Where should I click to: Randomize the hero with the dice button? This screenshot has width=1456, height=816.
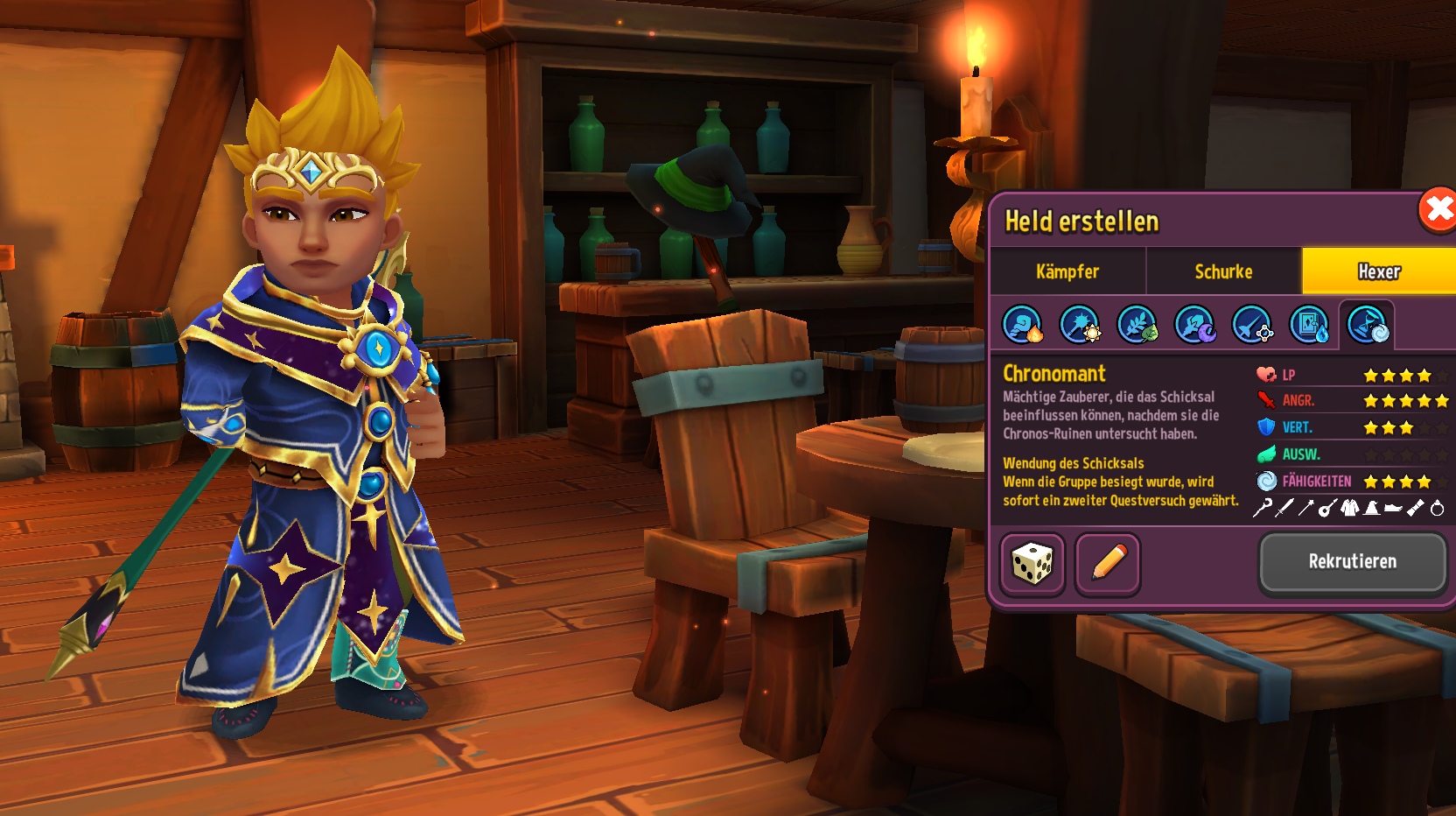pos(1032,564)
